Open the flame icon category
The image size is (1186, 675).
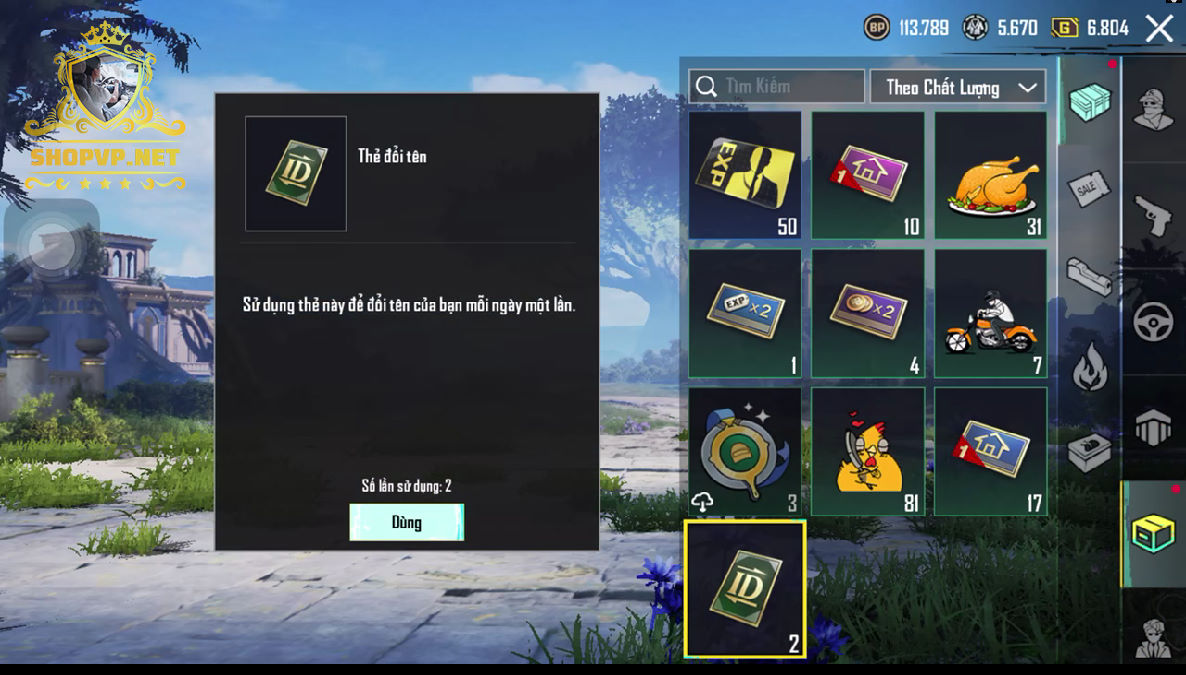click(x=1090, y=366)
